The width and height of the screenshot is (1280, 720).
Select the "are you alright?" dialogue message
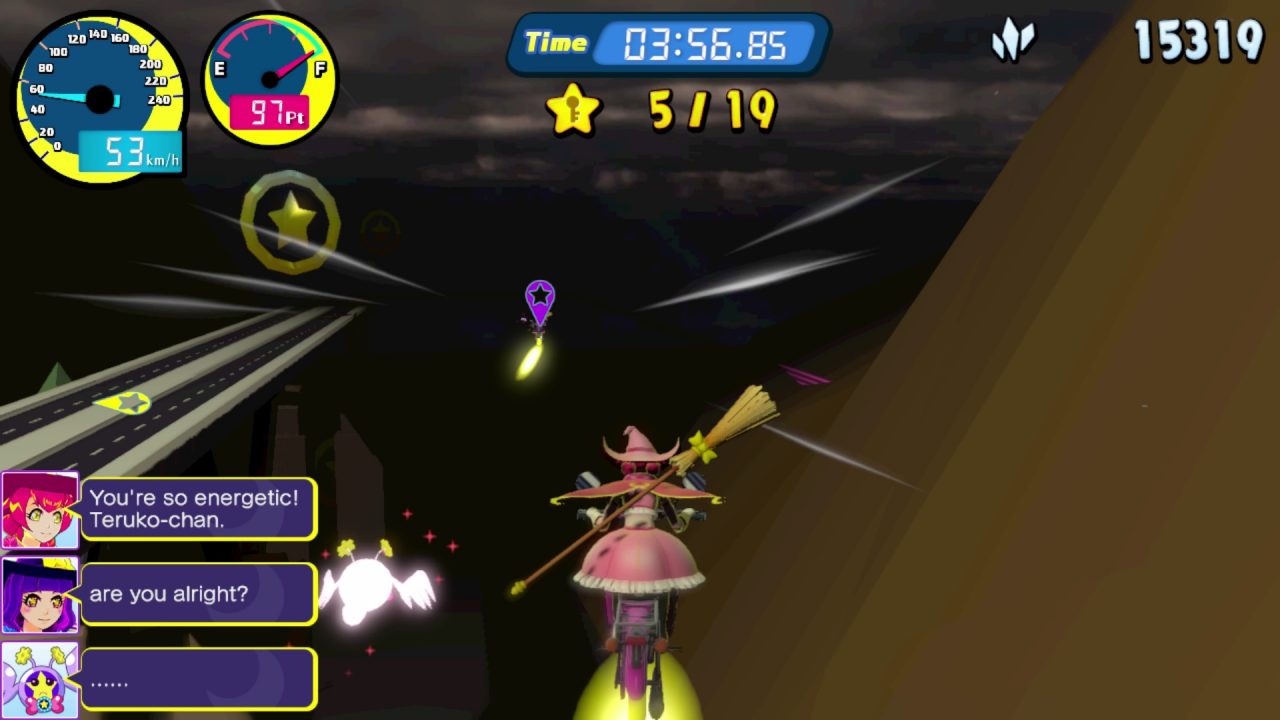(198, 594)
